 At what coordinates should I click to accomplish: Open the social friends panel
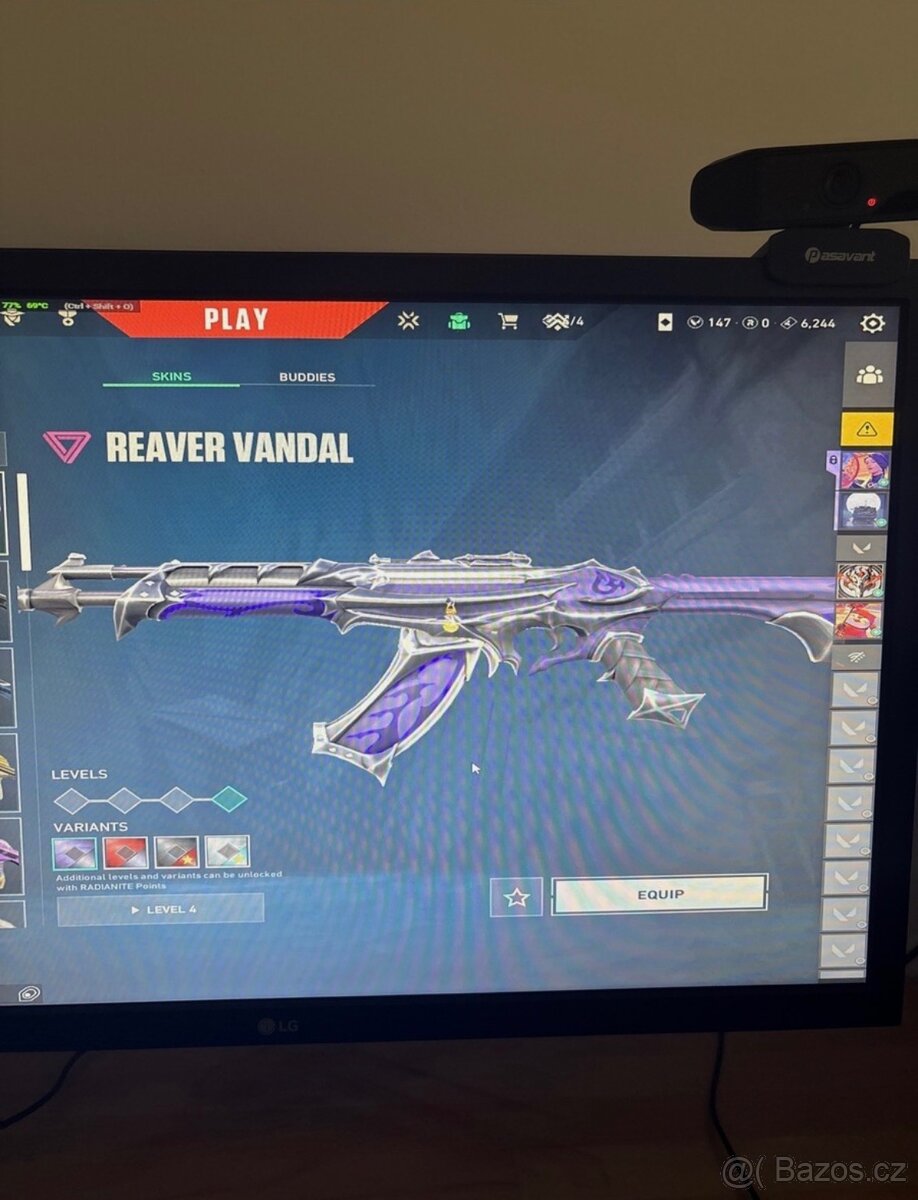[x=869, y=375]
